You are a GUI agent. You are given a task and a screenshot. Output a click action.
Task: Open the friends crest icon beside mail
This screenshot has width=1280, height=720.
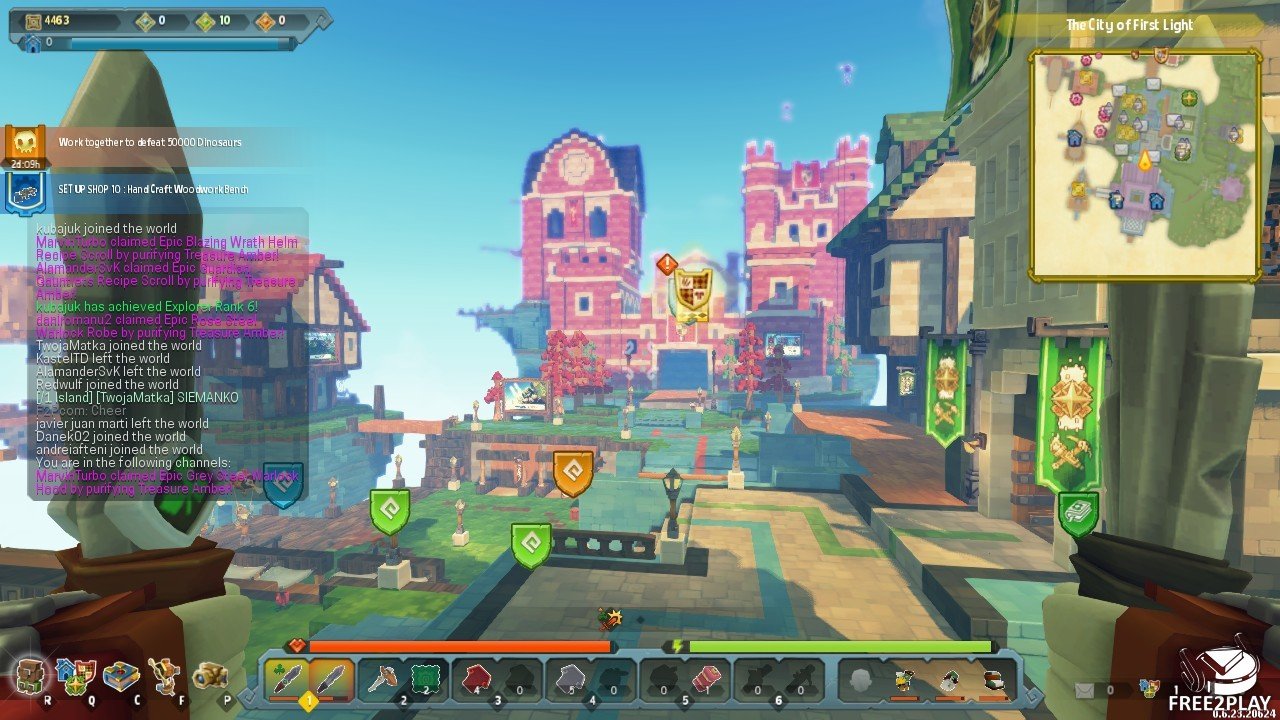point(1149,689)
